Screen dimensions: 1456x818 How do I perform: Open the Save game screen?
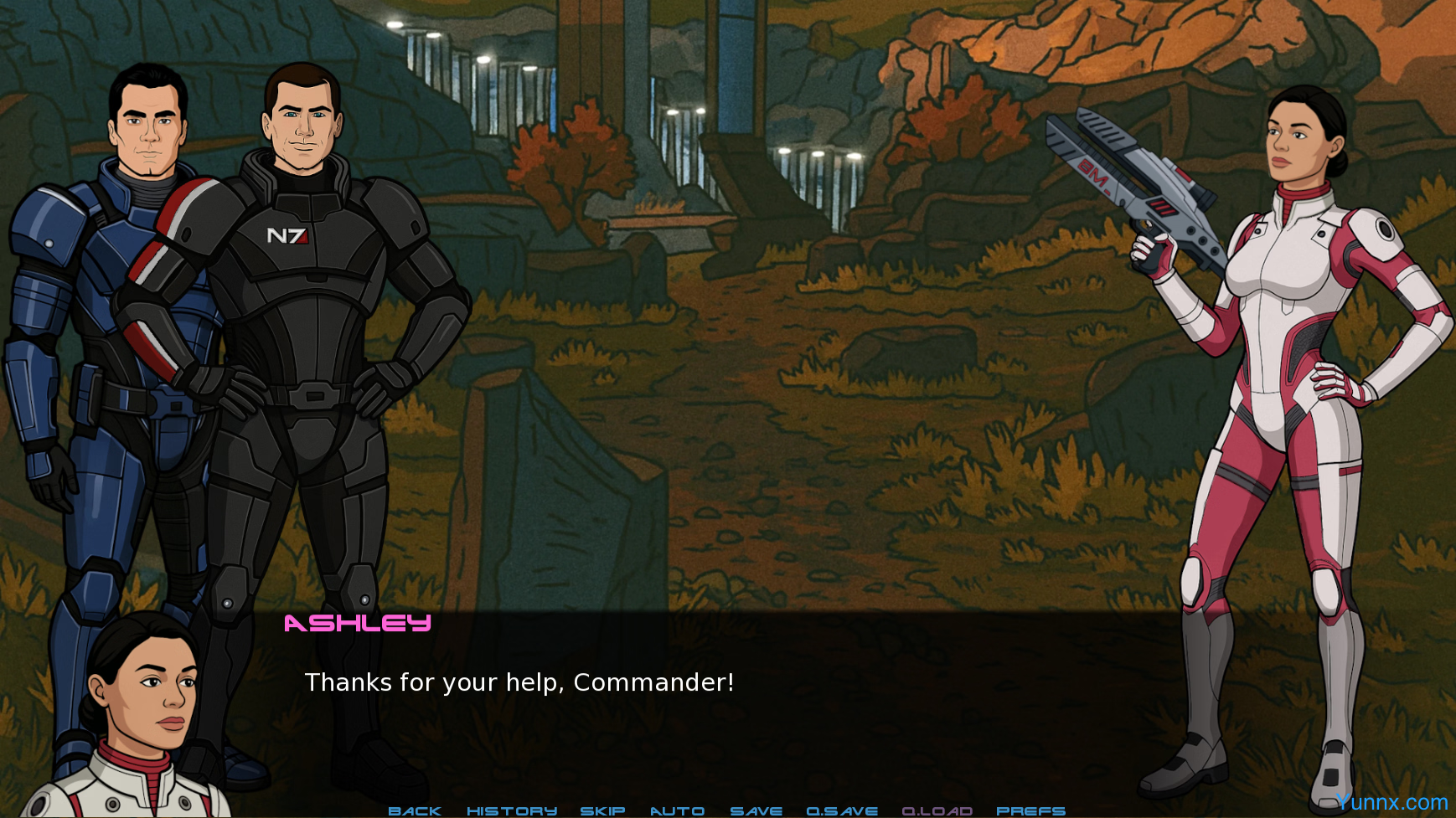[x=756, y=810]
